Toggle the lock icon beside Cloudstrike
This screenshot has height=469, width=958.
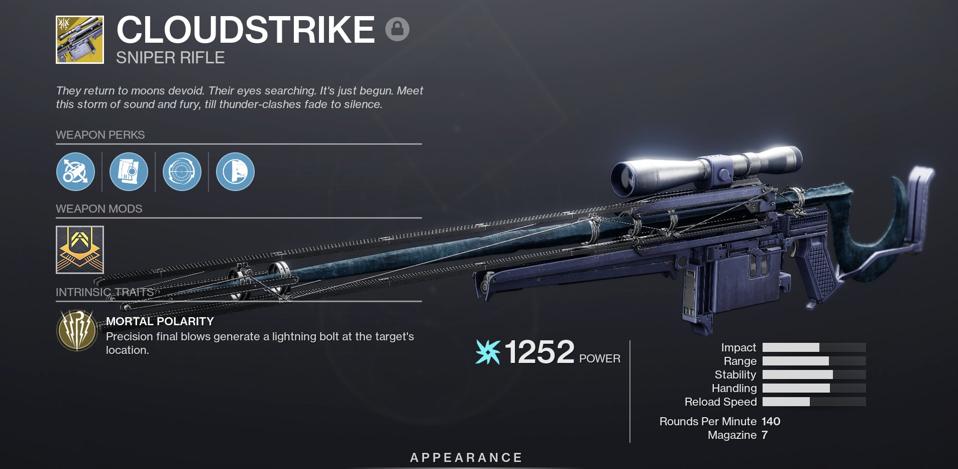[397, 29]
